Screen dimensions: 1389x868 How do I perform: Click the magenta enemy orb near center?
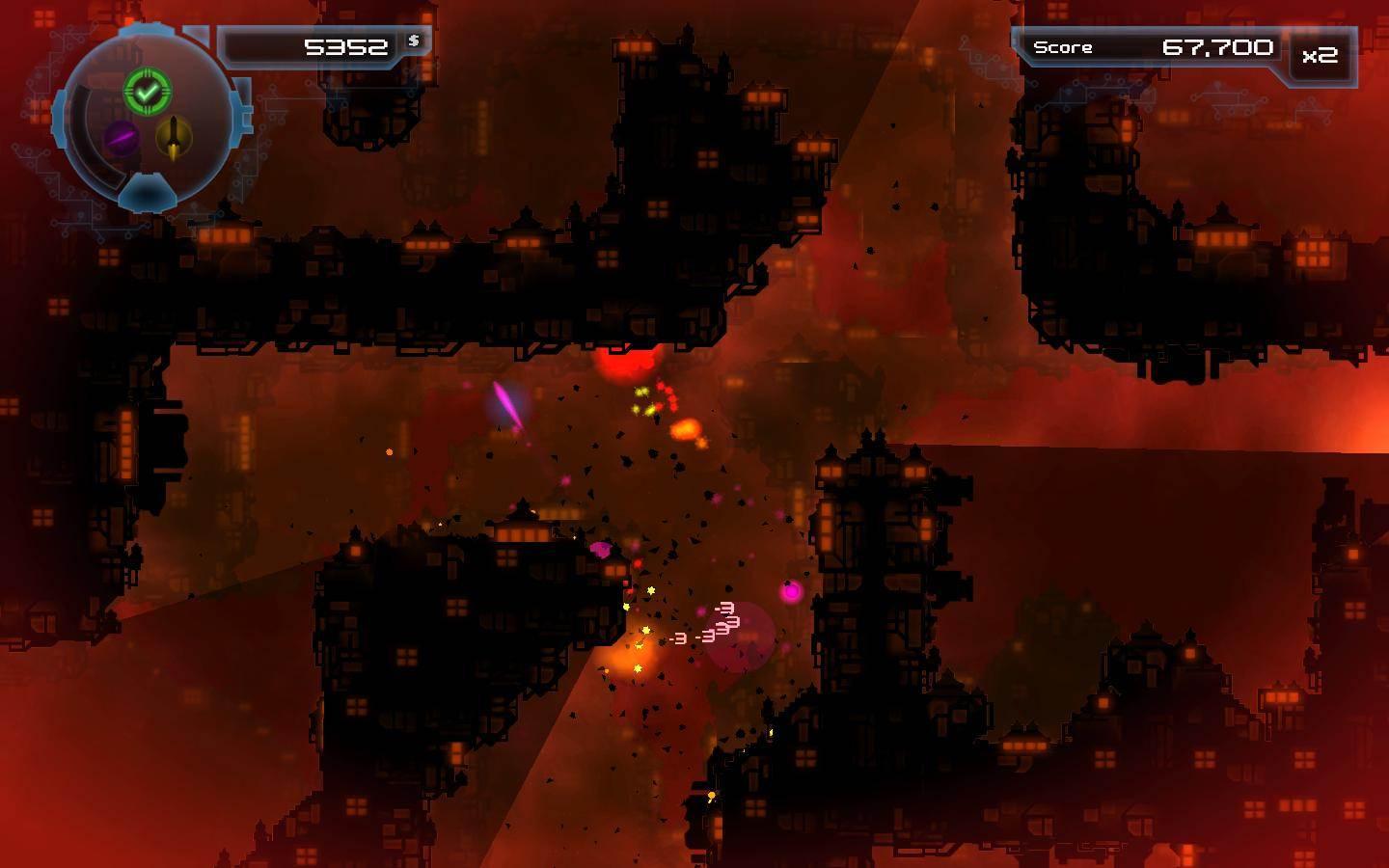click(791, 593)
